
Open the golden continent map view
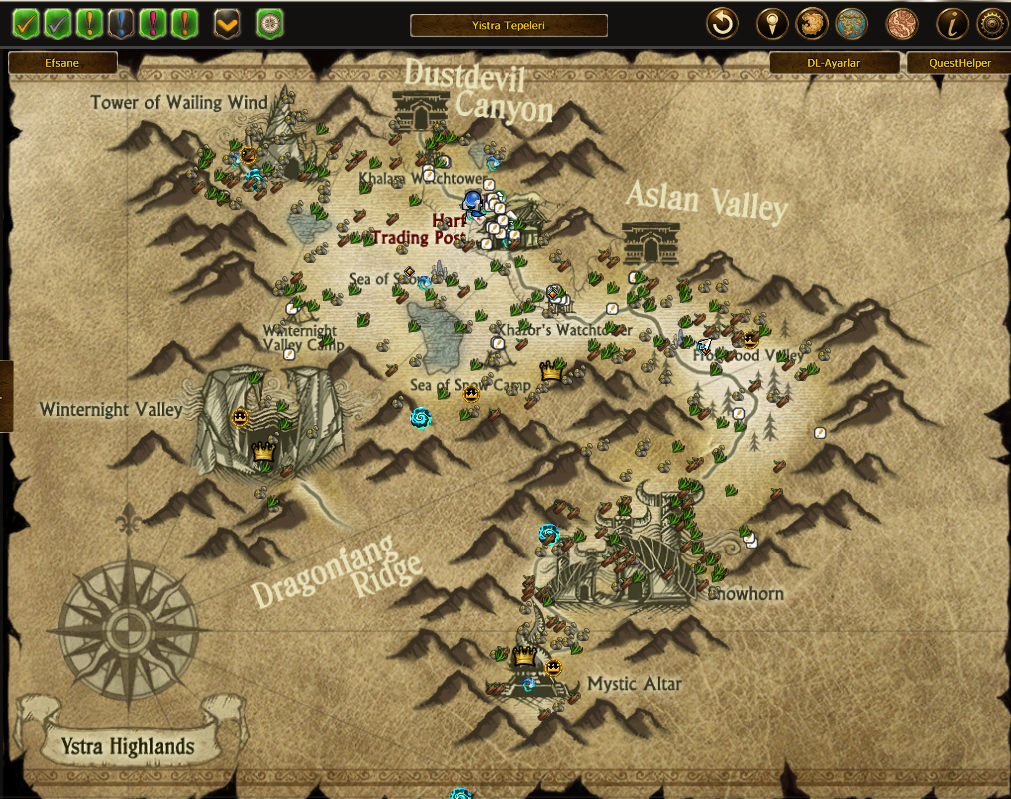[x=811, y=23]
